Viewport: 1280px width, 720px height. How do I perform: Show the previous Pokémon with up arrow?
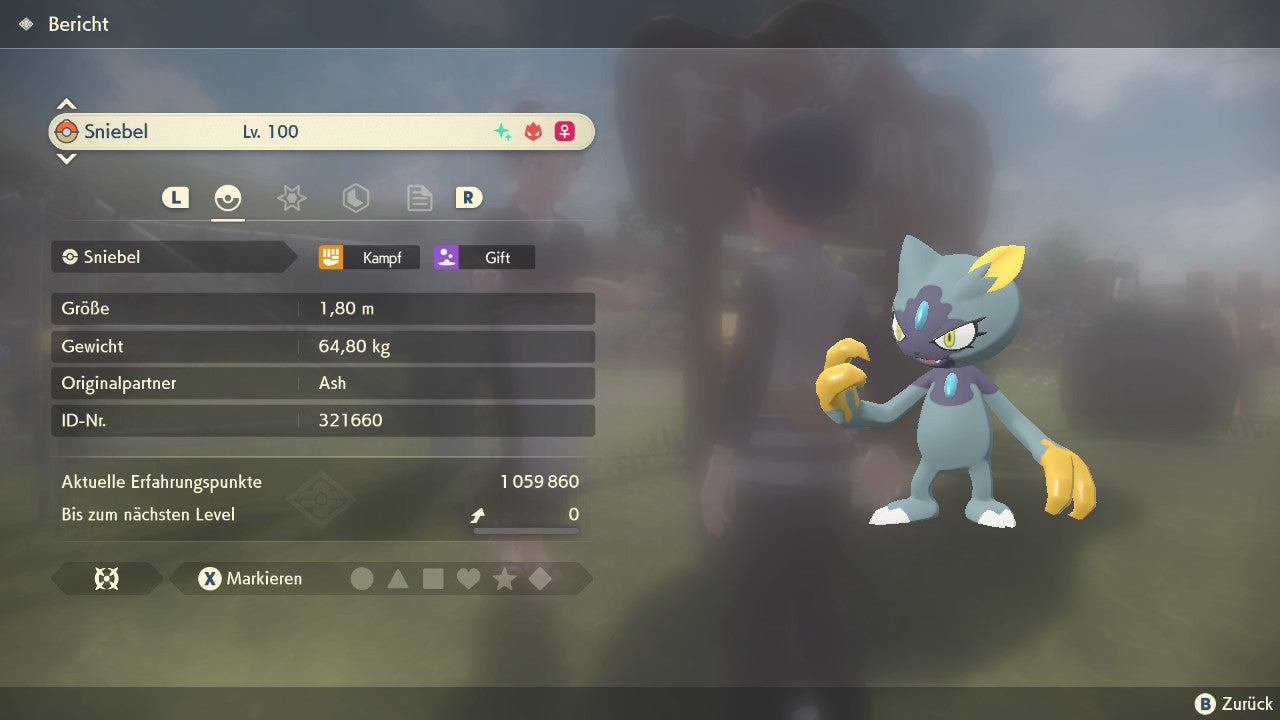[66, 104]
